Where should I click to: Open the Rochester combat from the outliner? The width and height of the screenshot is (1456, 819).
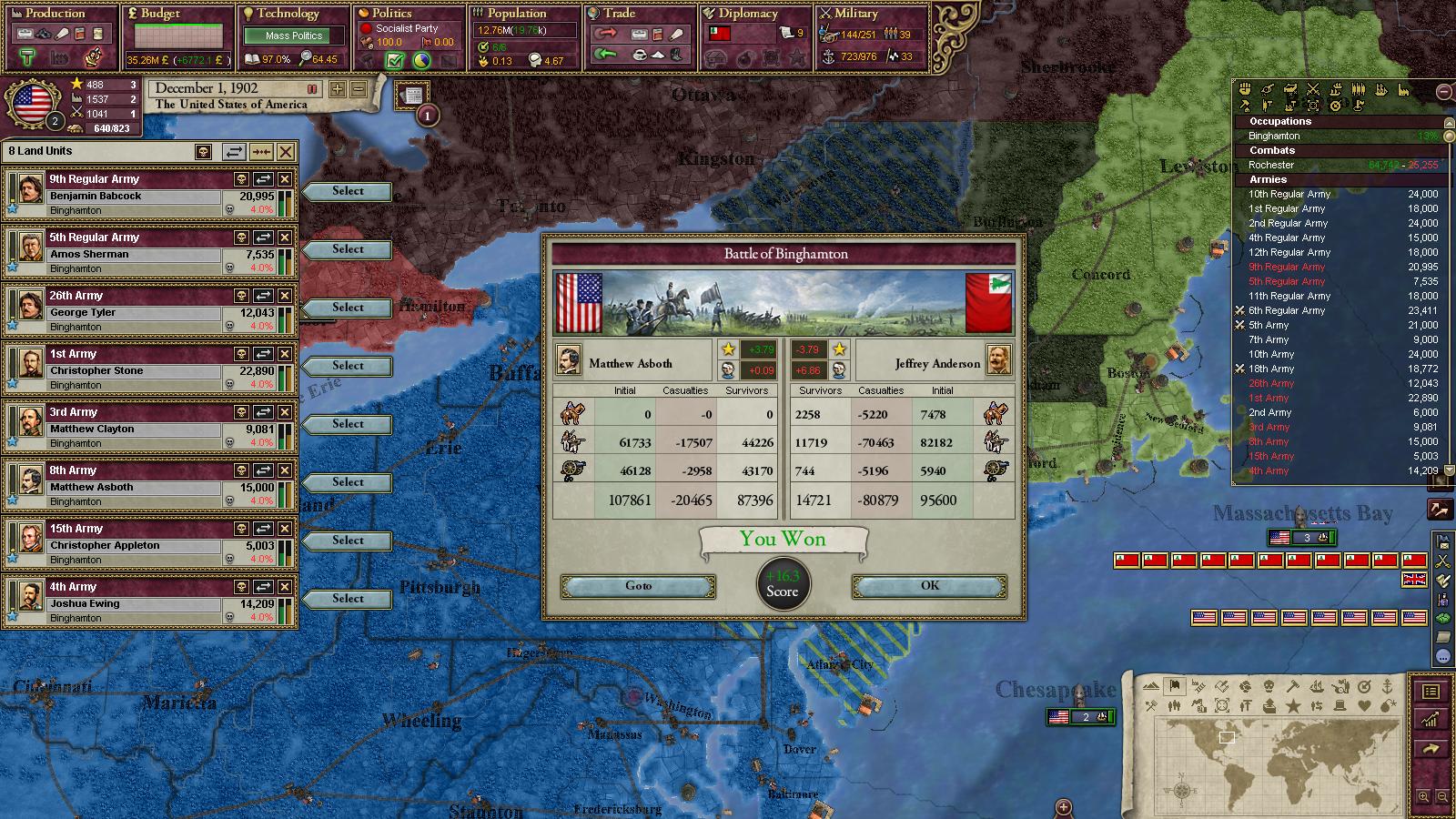point(1270,165)
